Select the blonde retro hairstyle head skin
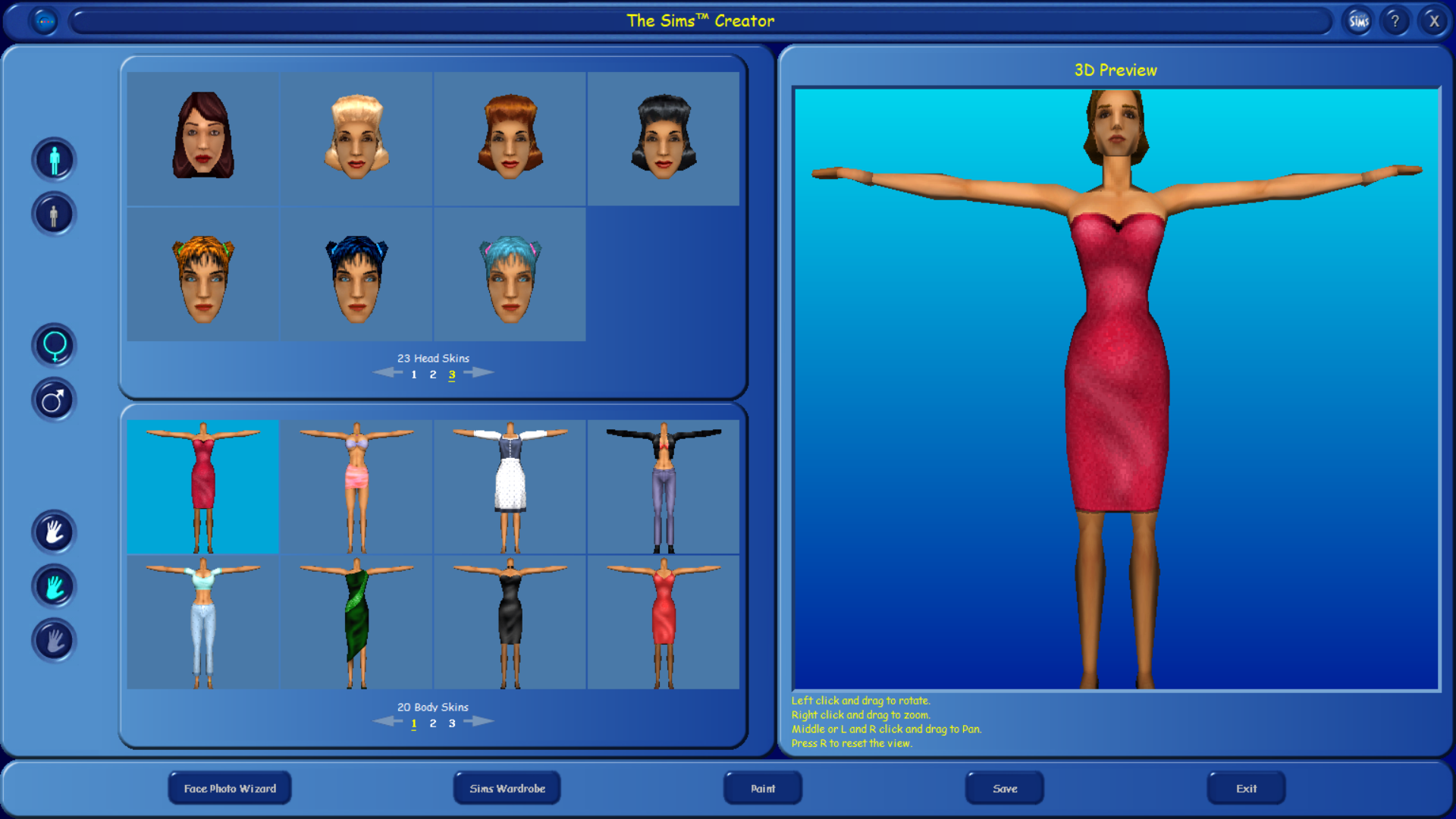This screenshot has width=1456, height=819. point(356,136)
